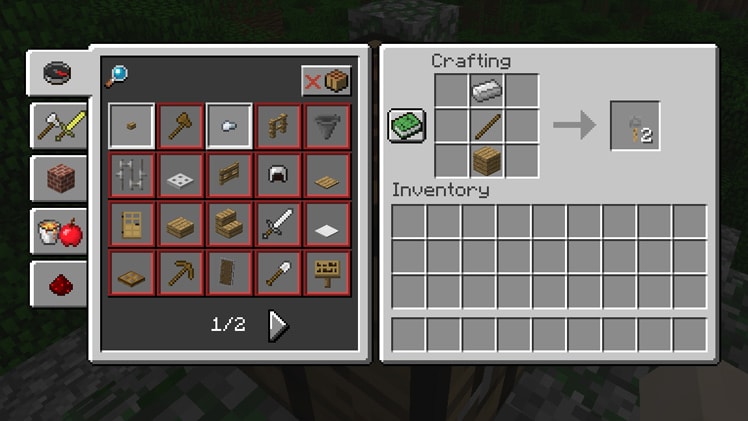Go to the next recipe page arrow

coord(279,325)
